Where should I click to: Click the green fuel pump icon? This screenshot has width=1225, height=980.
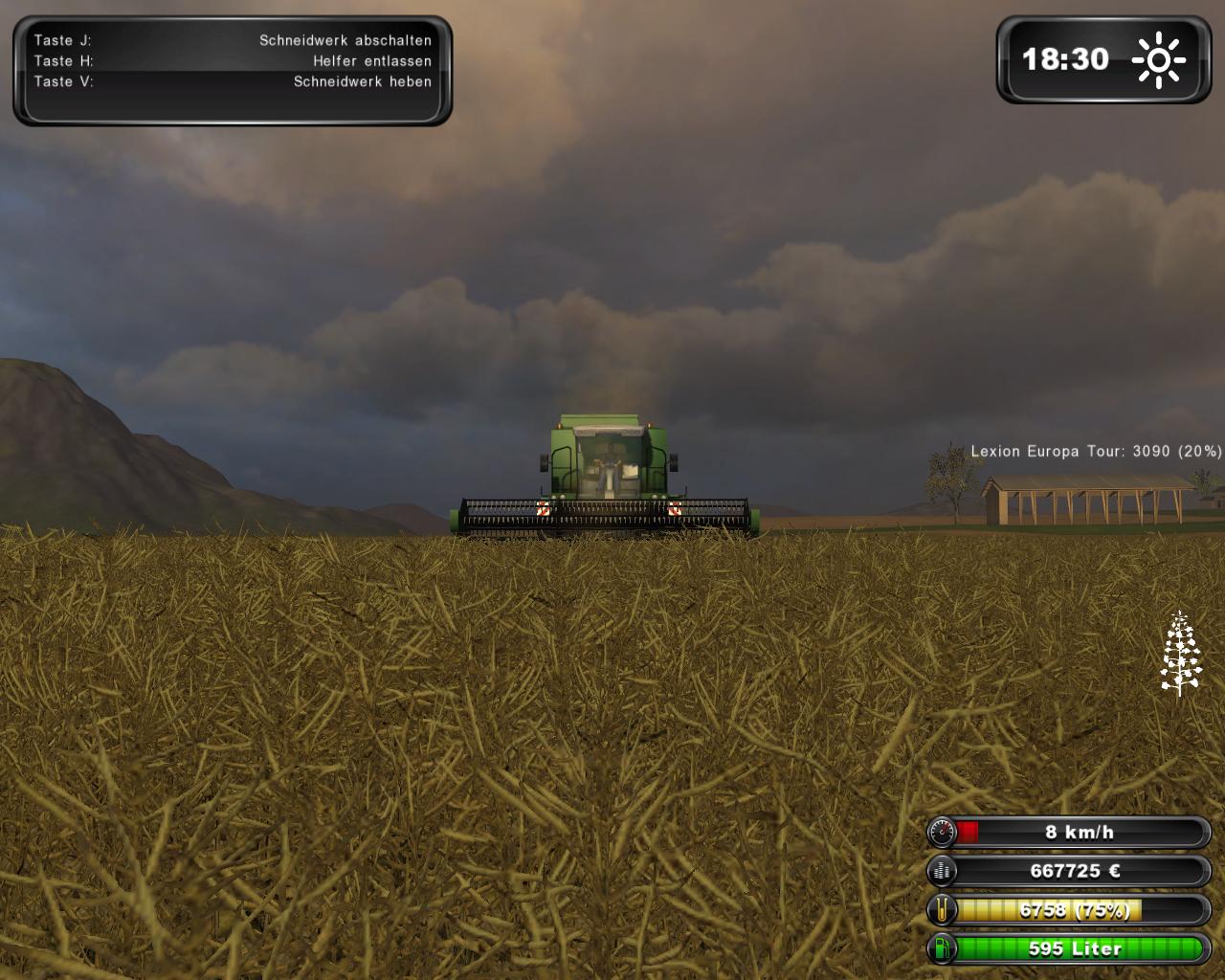click(943, 949)
